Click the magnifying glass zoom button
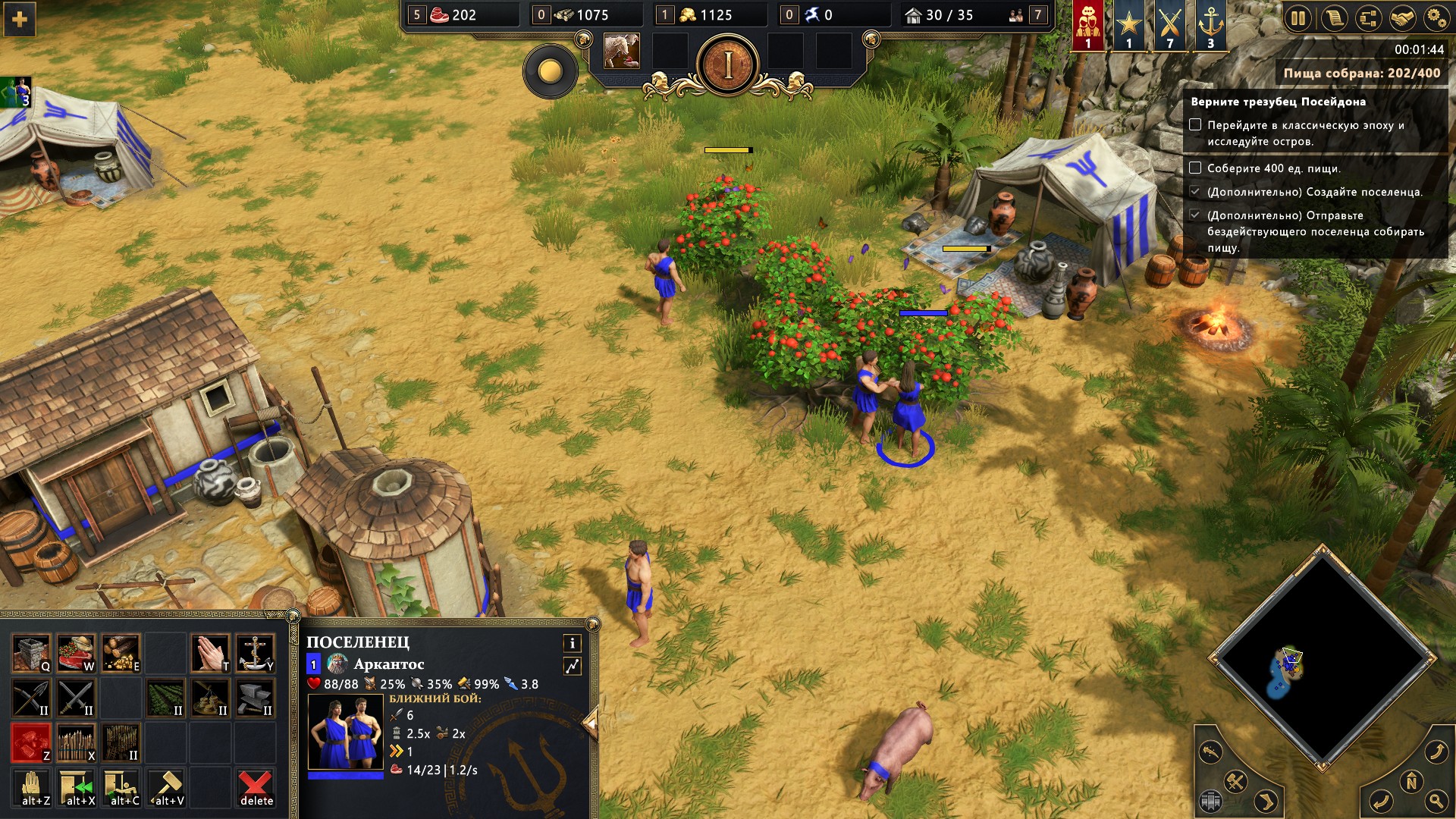Screen dimensions: 1456x819 pos(1436,801)
